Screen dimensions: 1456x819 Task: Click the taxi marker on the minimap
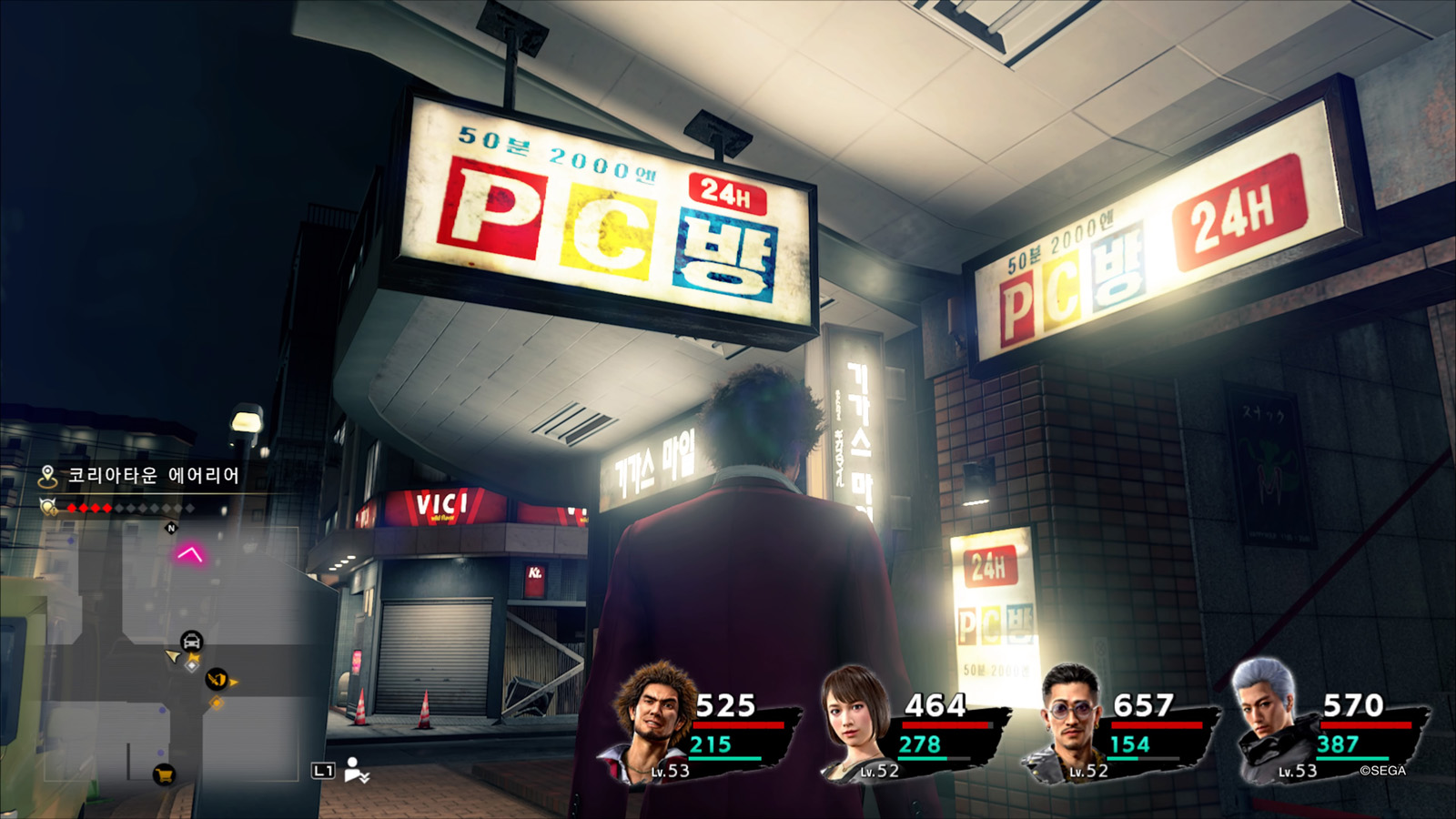pyautogui.click(x=191, y=641)
